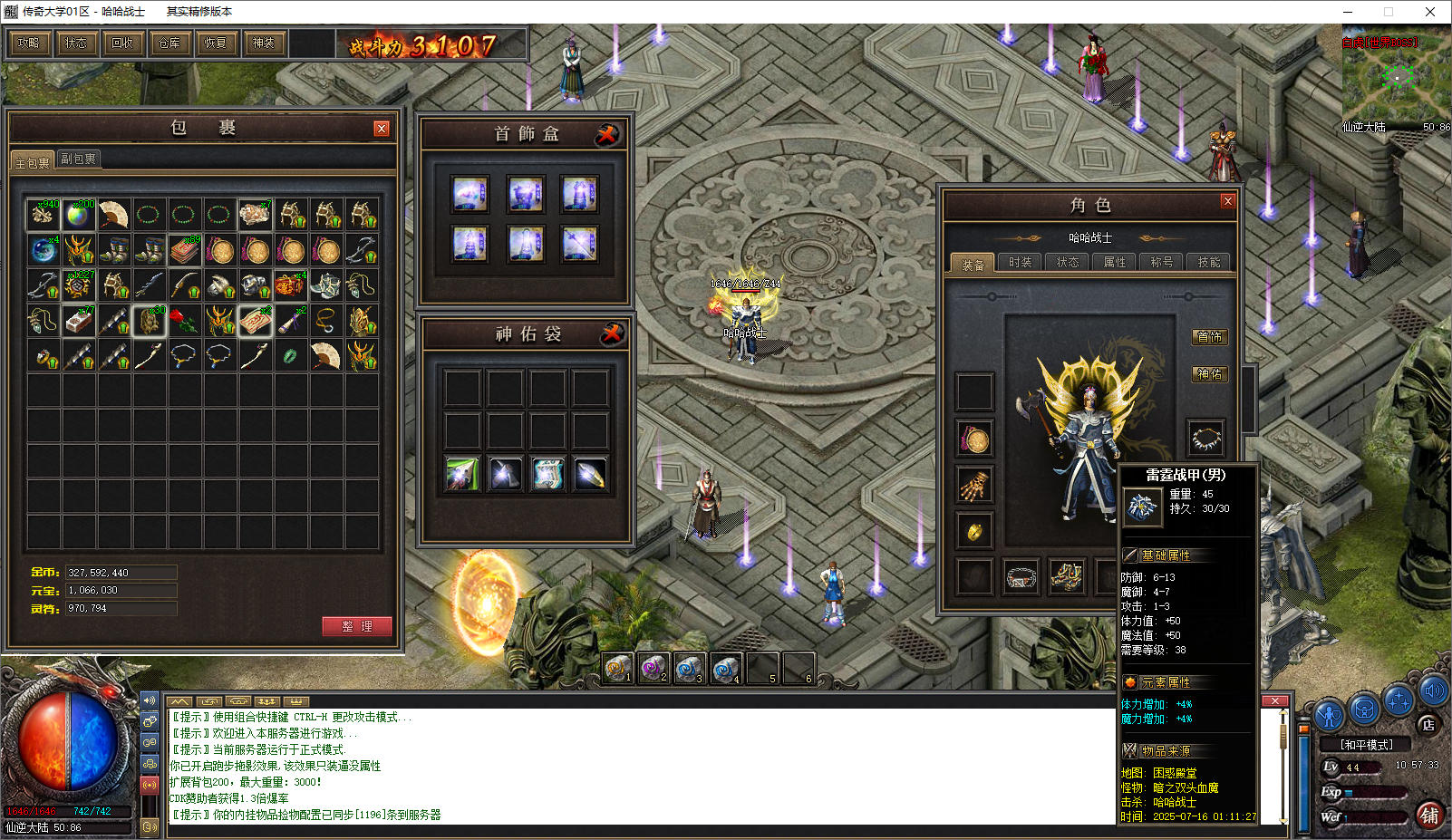Screen dimensions: 1452x840
Task: Close the game window
Action: (1430, 12)
